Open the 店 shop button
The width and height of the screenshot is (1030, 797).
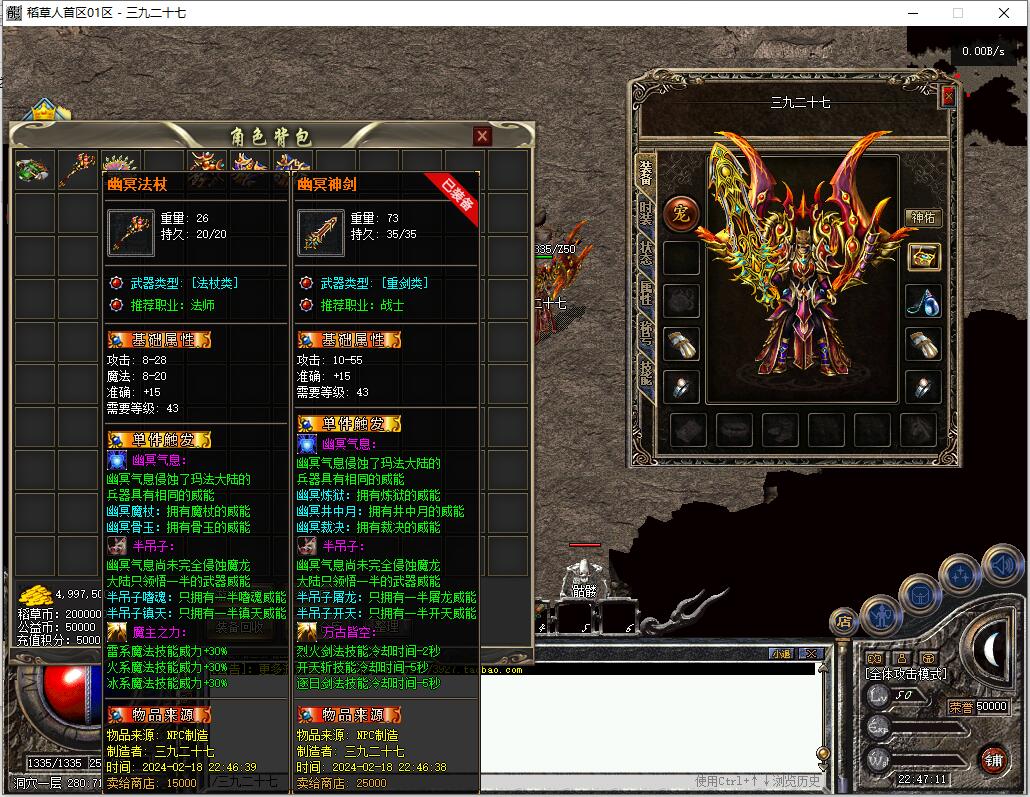pyautogui.click(x=844, y=621)
